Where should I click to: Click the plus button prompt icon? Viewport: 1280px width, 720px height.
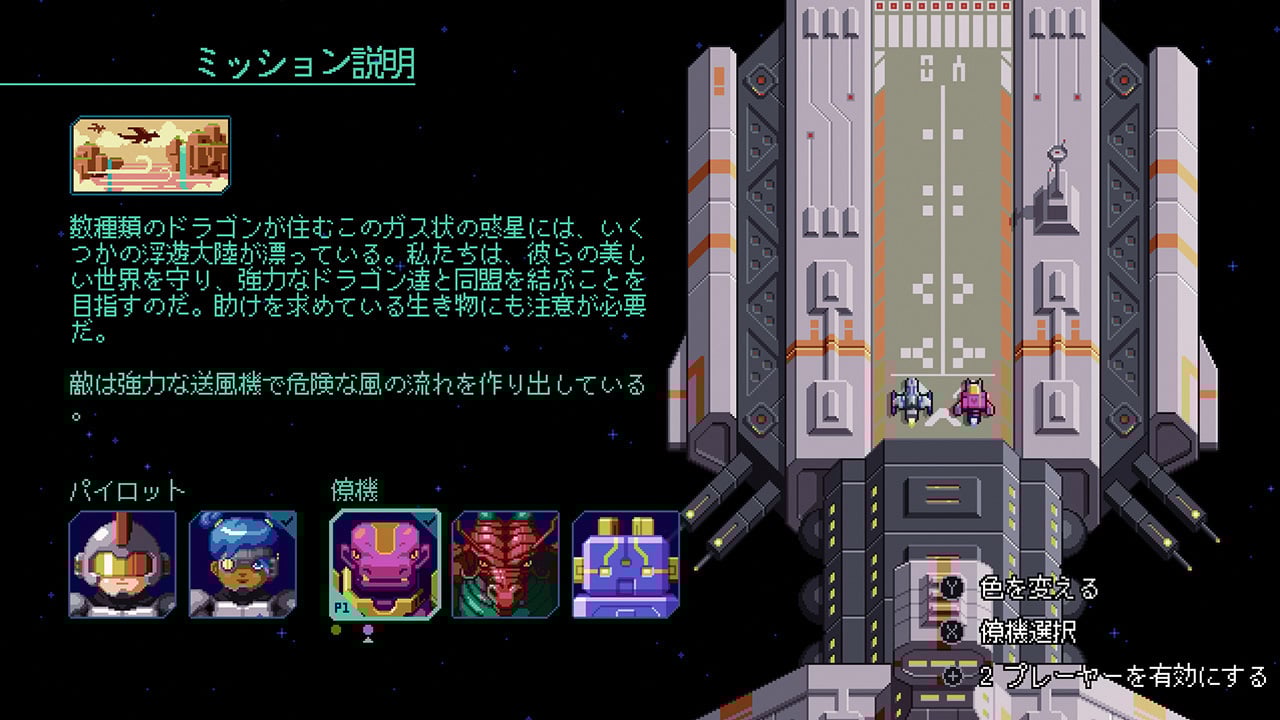click(x=953, y=674)
